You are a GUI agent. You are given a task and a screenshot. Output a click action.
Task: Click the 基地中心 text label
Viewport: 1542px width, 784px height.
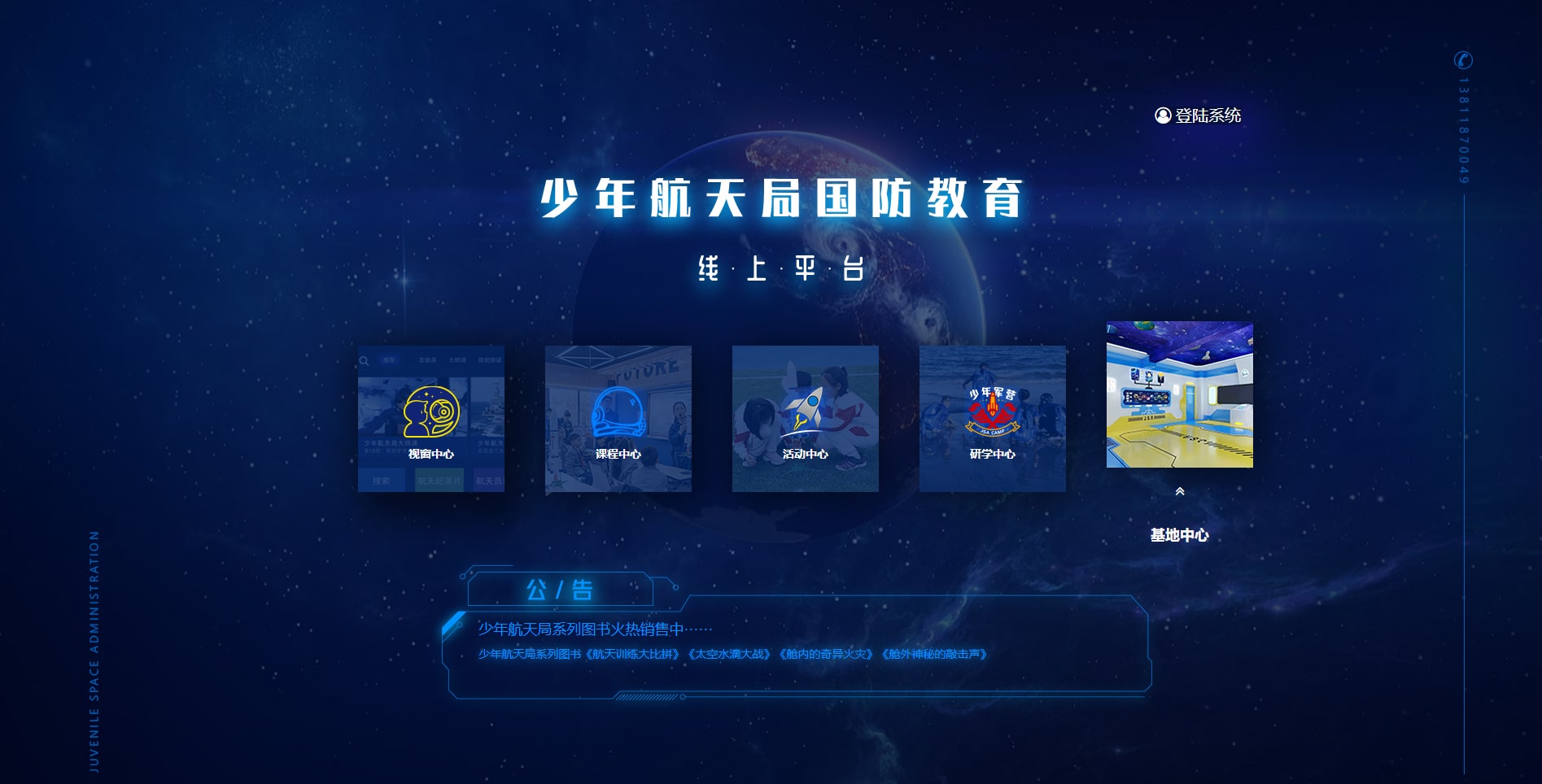(1179, 536)
